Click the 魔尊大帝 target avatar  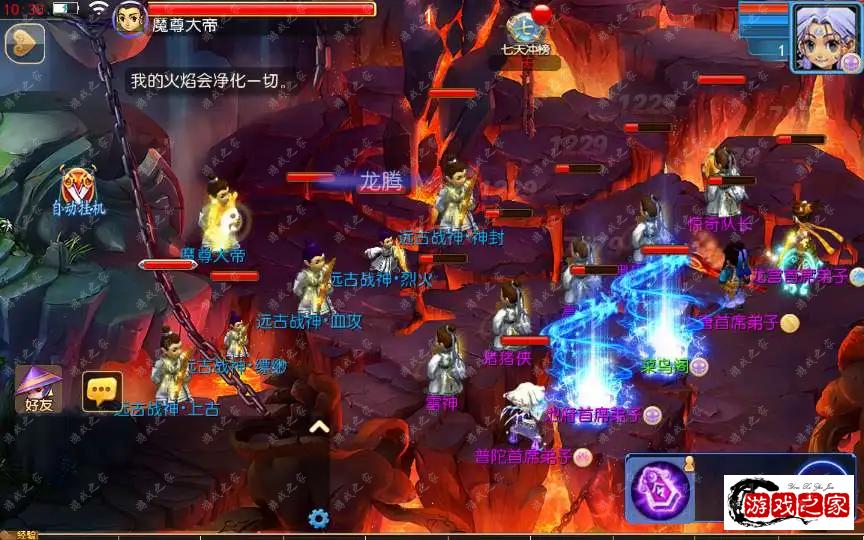point(131,17)
